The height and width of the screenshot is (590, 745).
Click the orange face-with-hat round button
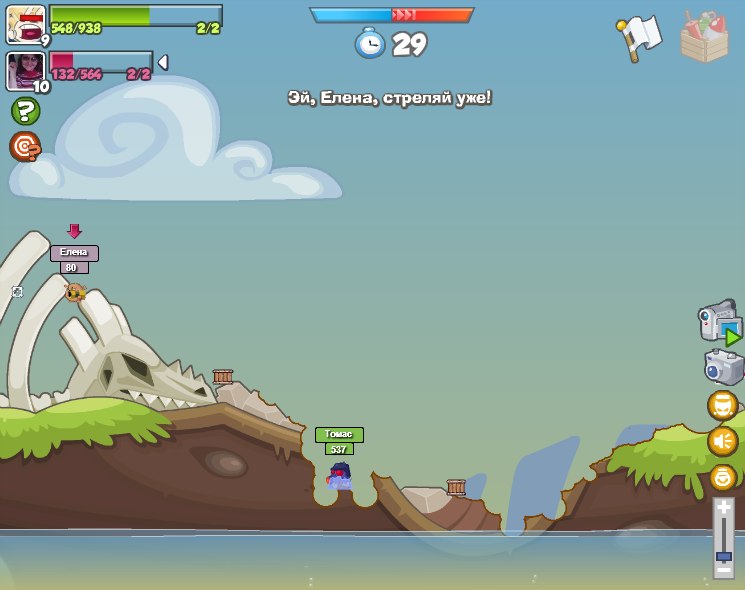[722, 406]
